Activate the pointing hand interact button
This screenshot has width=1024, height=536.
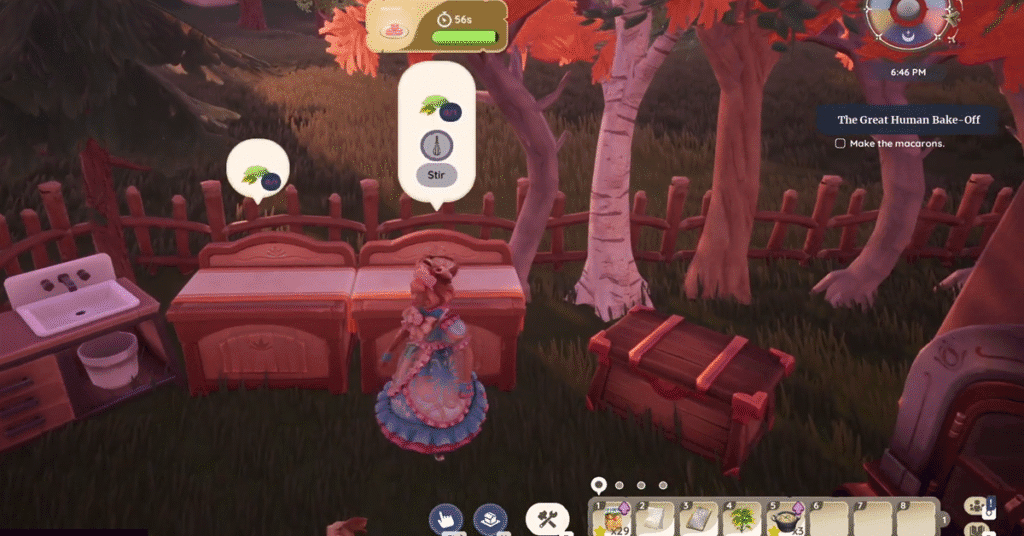pyautogui.click(x=445, y=518)
